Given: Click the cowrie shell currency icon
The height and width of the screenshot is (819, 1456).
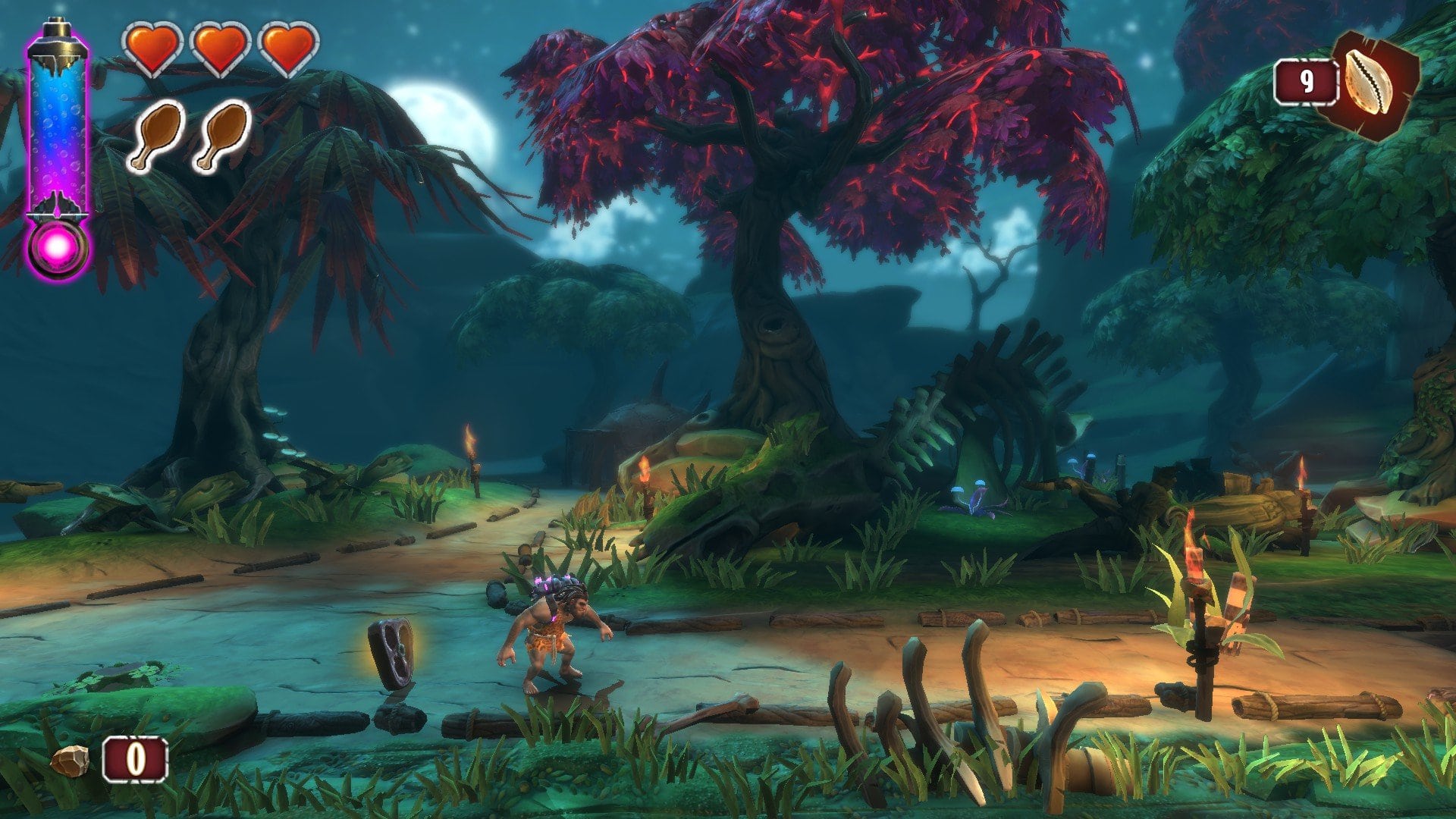Looking at the screenshot, I should (x=1369, y=85).
